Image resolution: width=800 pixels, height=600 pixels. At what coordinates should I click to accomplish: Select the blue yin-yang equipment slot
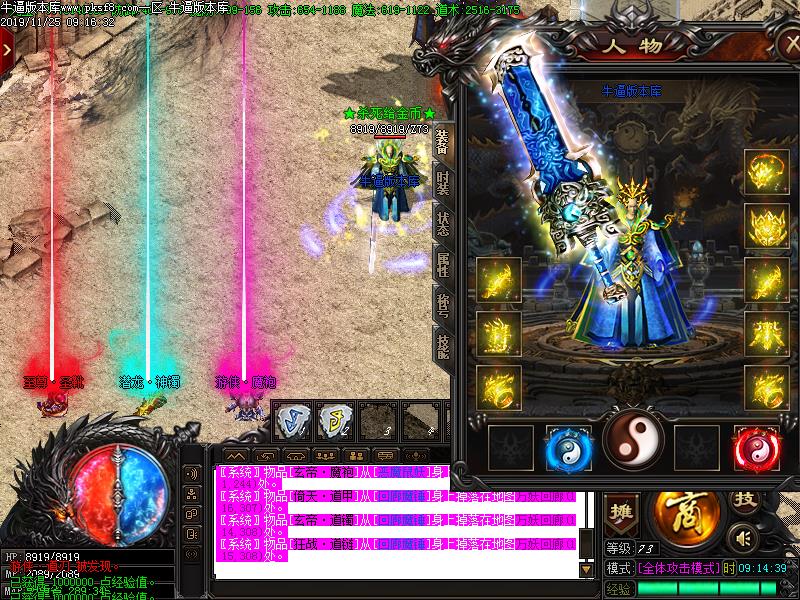point(569,447)
